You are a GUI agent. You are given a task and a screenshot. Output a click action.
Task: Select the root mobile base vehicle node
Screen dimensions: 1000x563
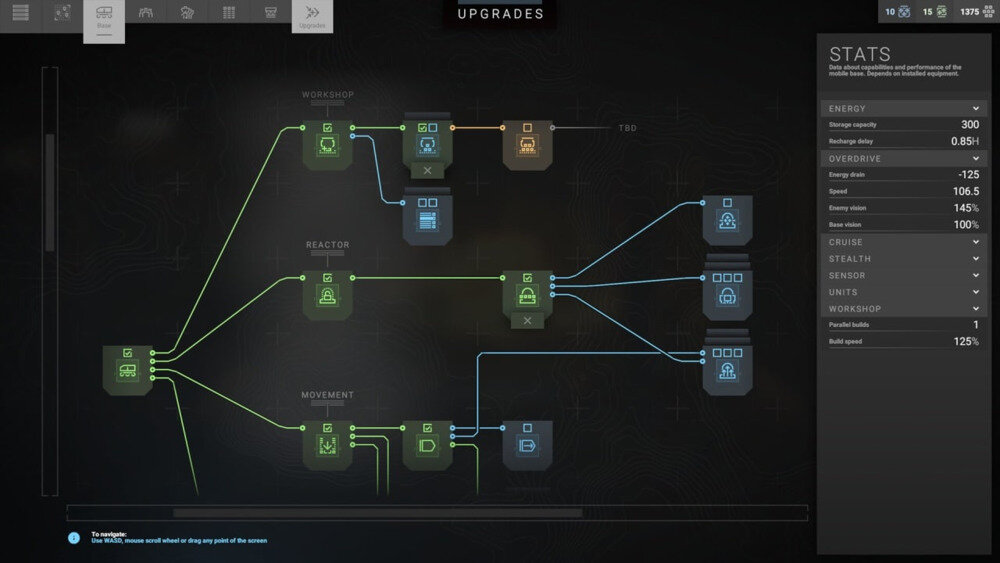coord(128,370)
